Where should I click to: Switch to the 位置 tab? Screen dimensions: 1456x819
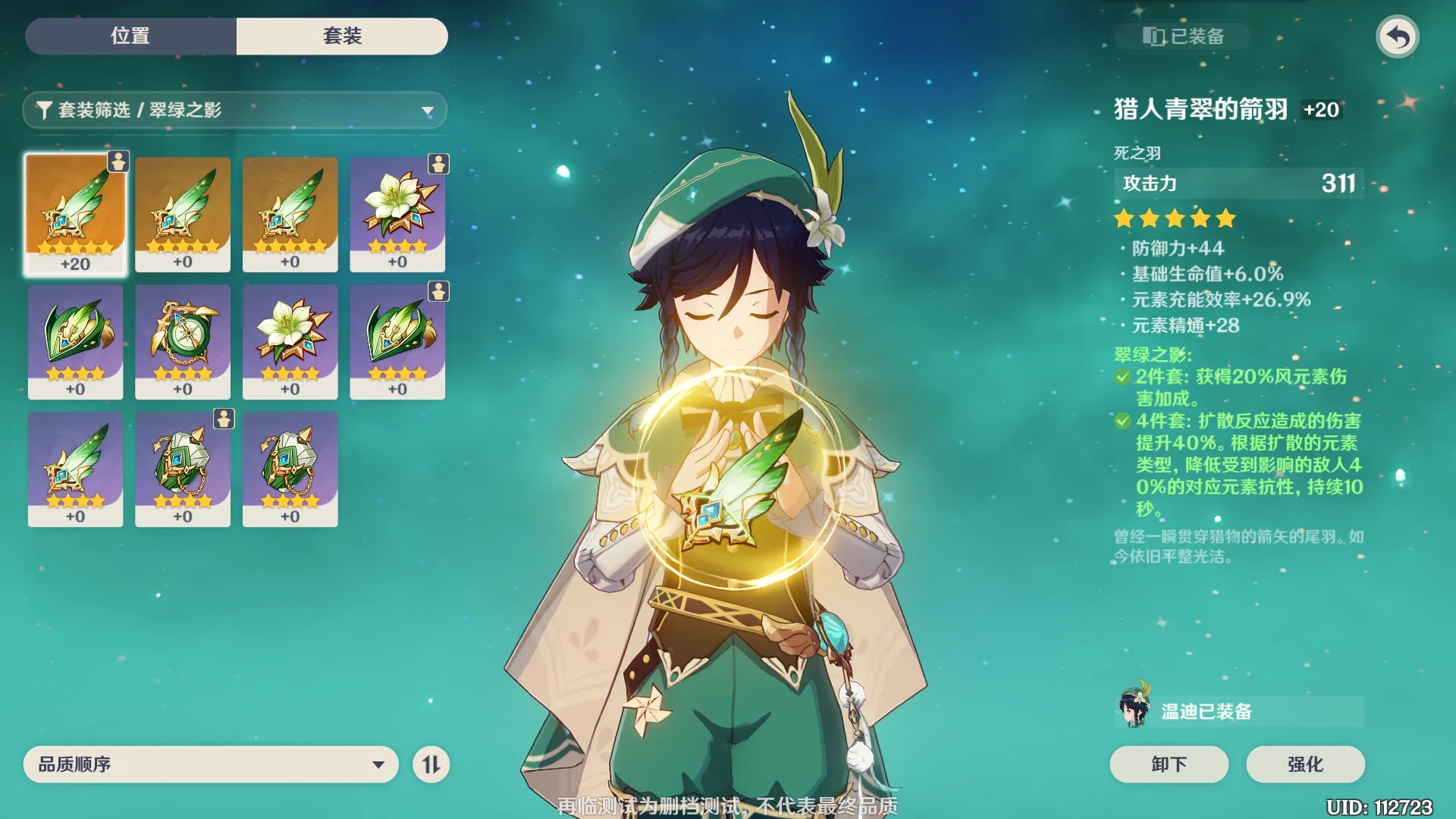coord(130,36)
